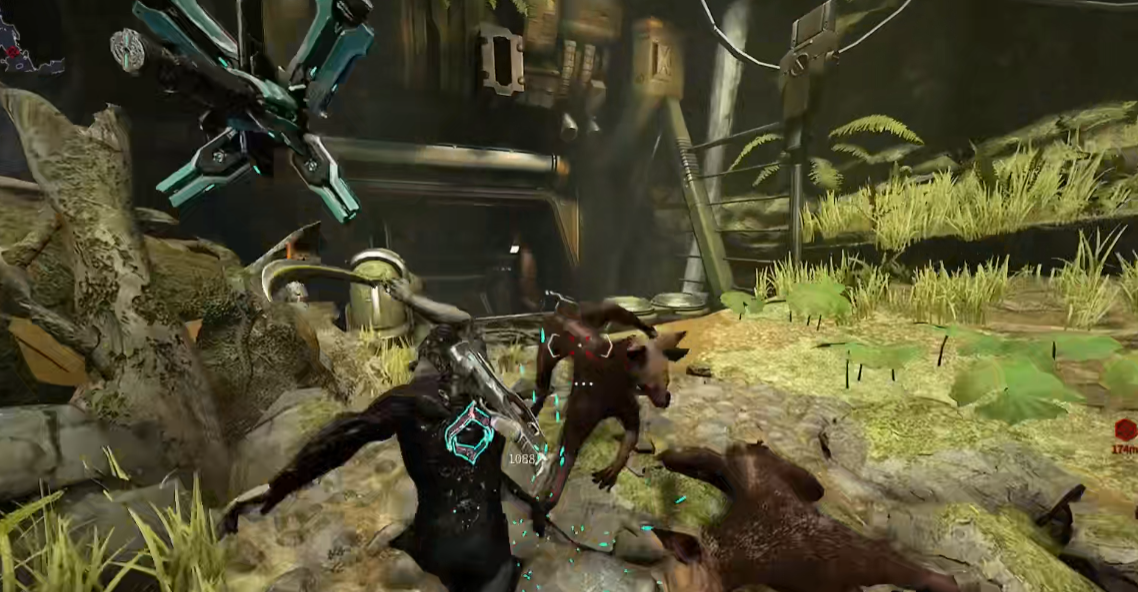Image resolution: width=1138 pixels, height=592 pixels.
Task: Select the red hexagon objective waypoint marker
Action: 1125,431
